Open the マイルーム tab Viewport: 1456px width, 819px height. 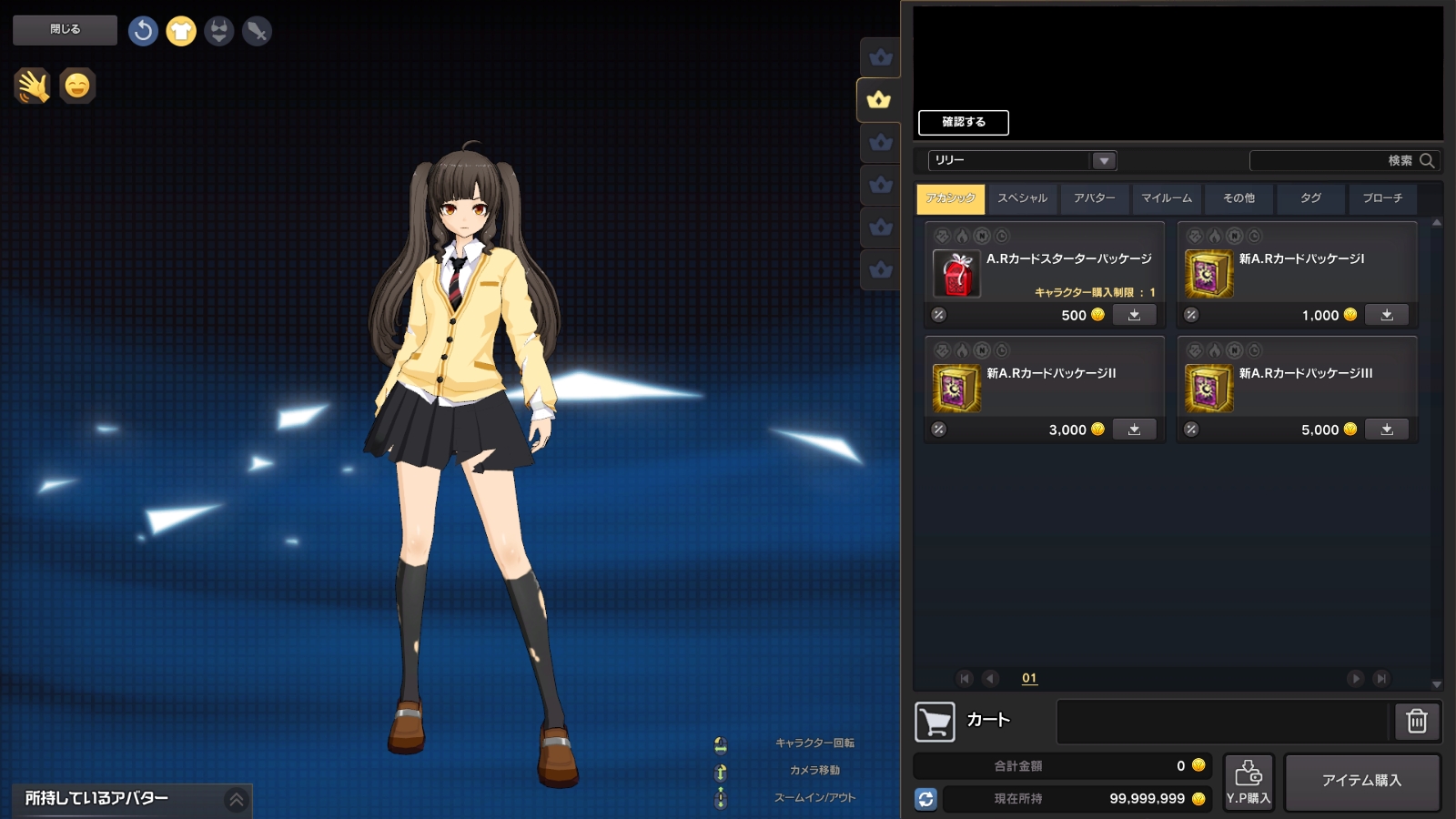(x=1166, y=198)
